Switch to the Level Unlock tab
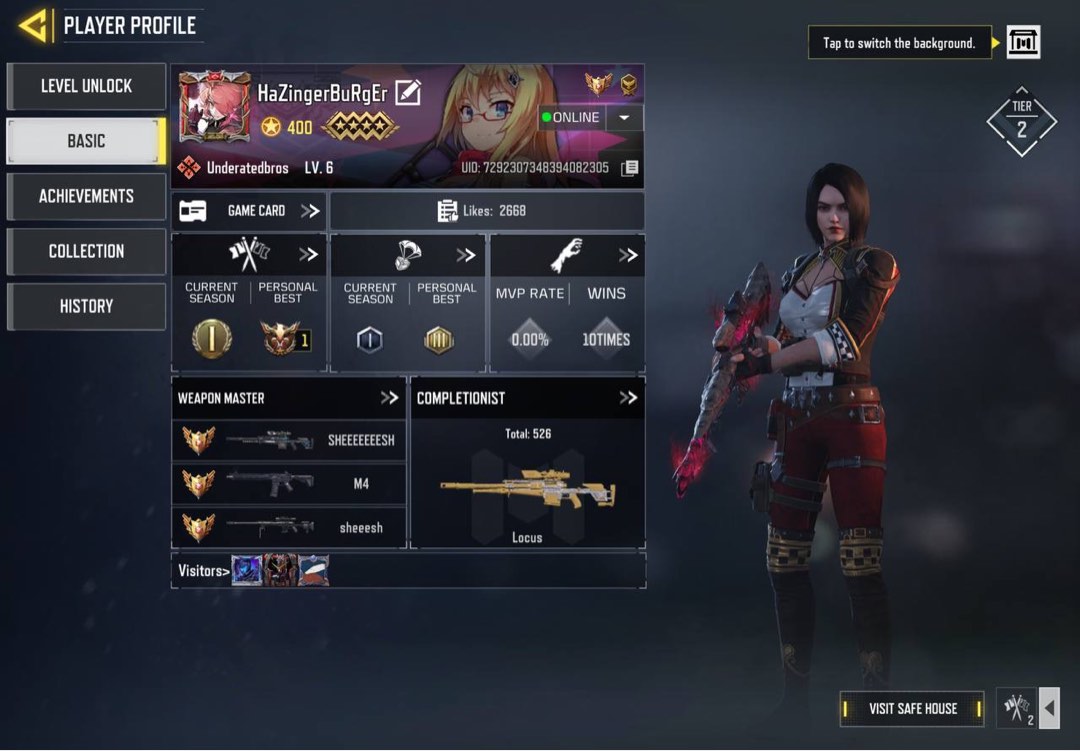This screenshot has width=1080, height=751. point(86,86)
